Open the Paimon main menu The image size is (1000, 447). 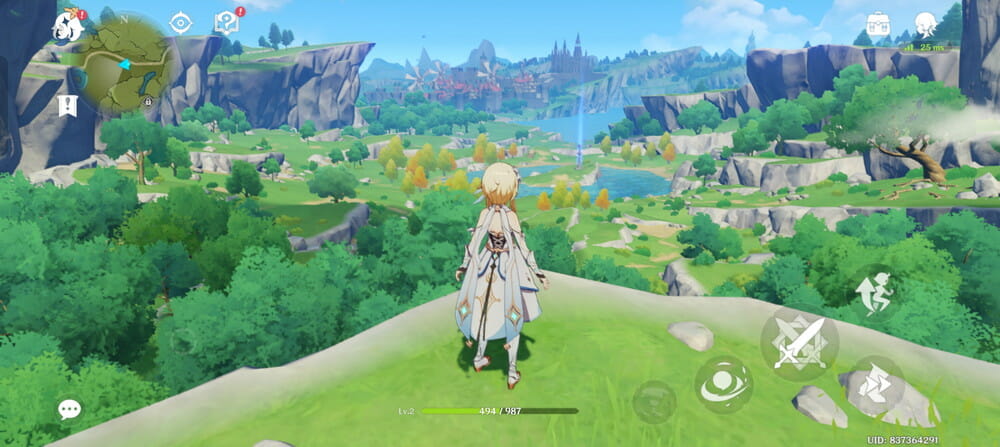pos(68,25)
